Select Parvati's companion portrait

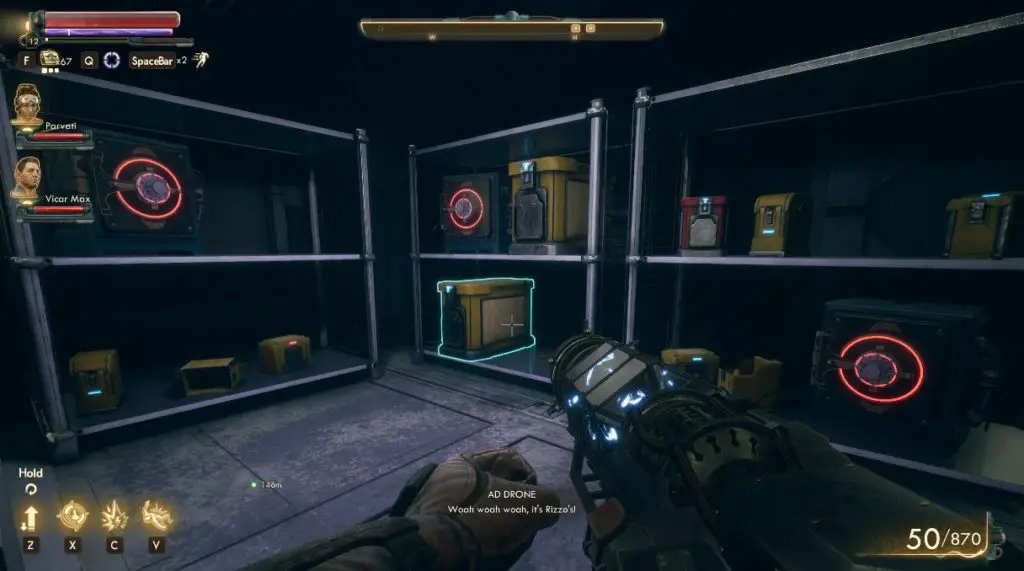(28, 107)
